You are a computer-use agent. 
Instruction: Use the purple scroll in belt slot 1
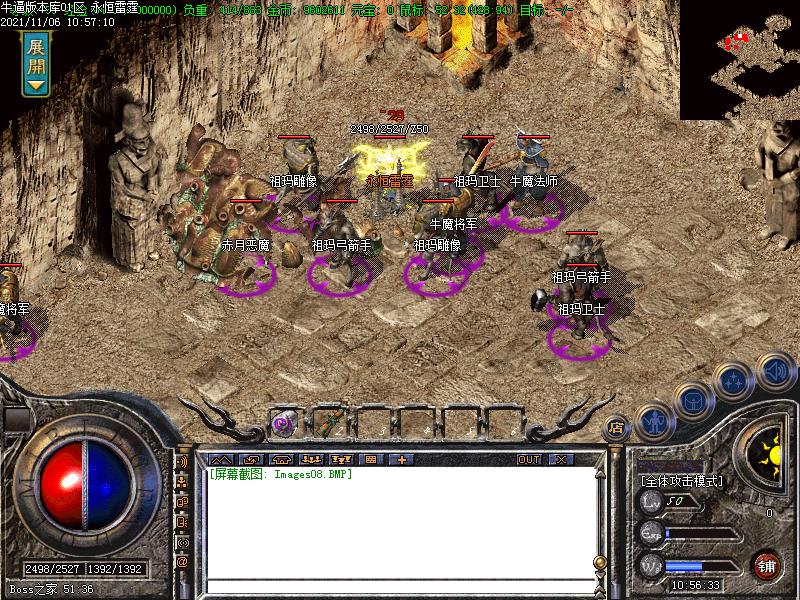click(x=283, y=423)
